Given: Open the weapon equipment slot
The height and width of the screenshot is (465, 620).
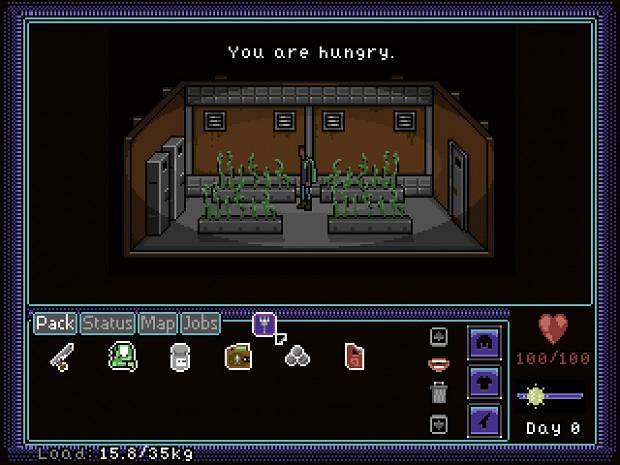Looking at the screenshot, I should [x=484, y=421].
